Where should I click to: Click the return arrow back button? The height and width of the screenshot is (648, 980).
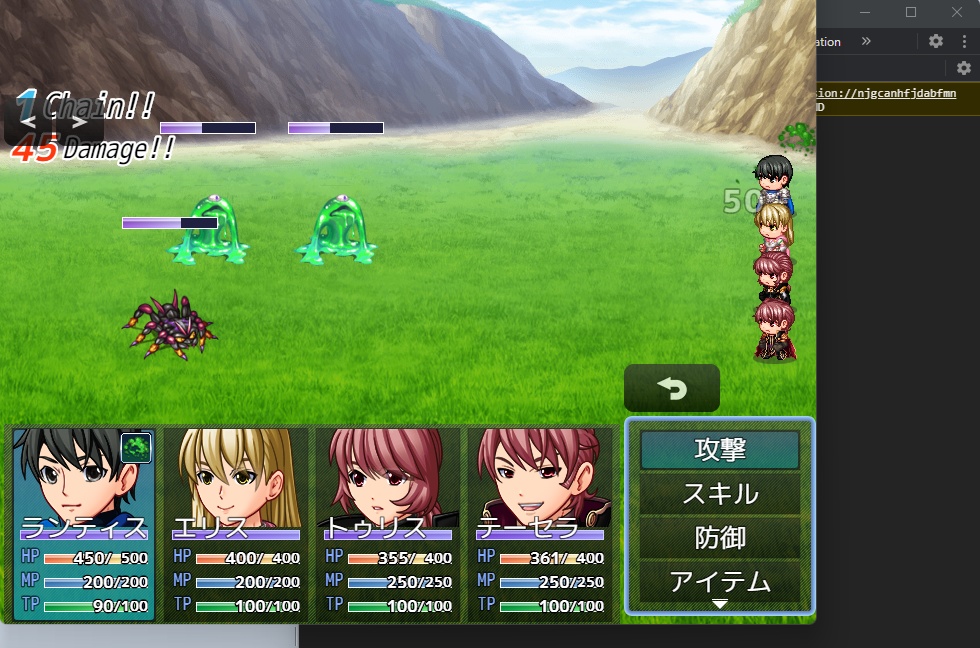(x=672, y=388)
